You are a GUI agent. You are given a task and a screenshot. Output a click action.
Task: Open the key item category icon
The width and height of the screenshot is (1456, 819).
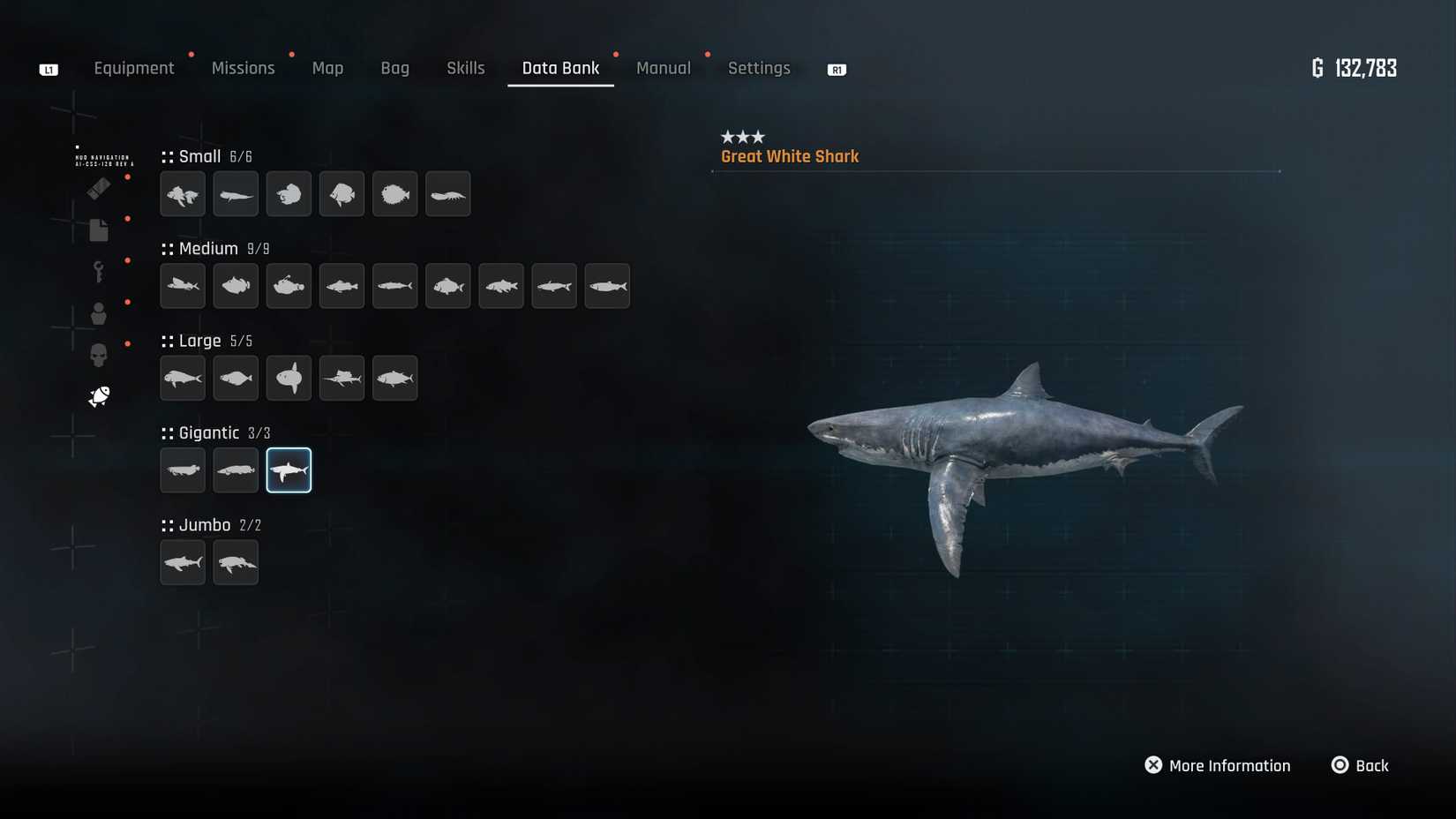click(98, 271)
